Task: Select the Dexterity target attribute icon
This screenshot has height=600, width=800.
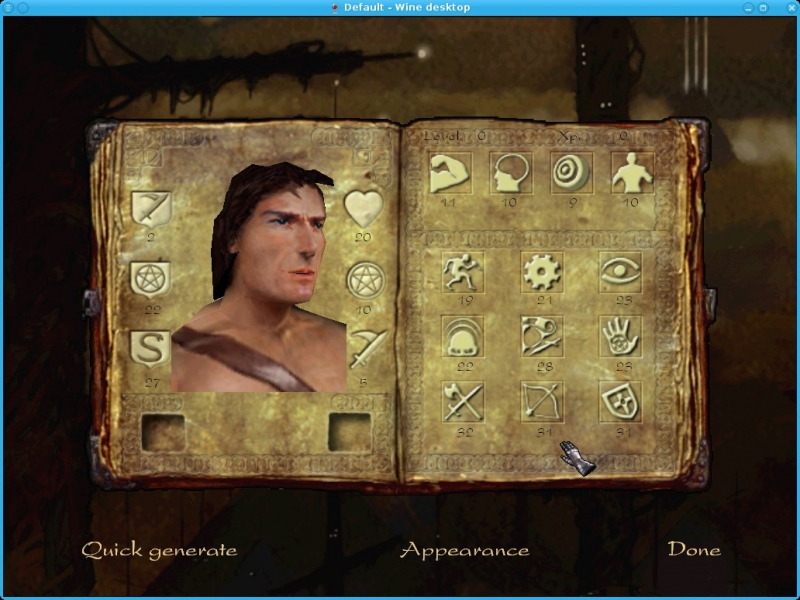Action: (x=572, y=173)
